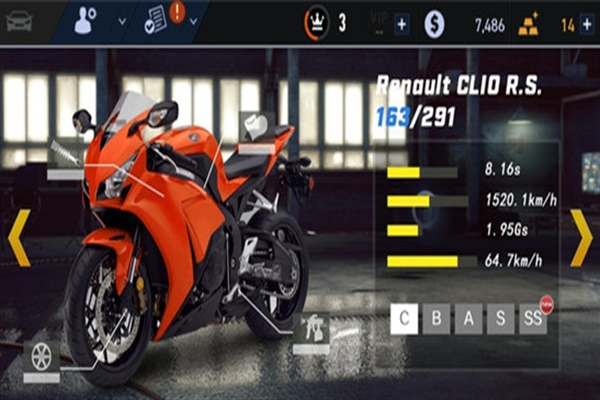
Task: Click the upgrade icon above the seat
Action: pos(256,127)
